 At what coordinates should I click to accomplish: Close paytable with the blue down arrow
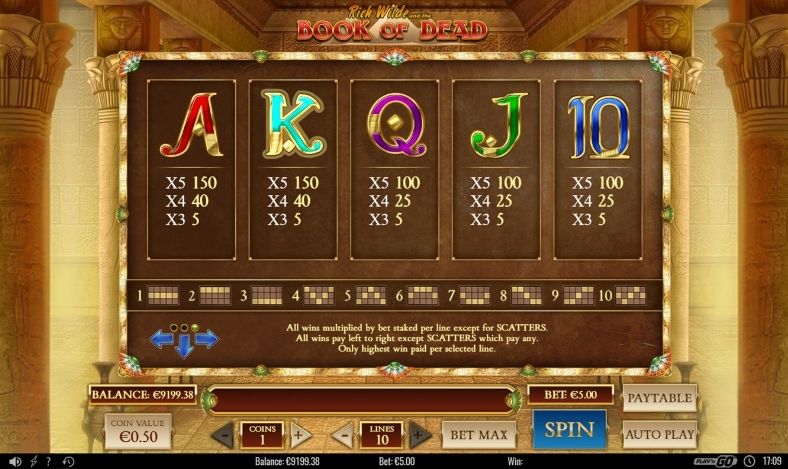pyautogui.click(x=184, y=347)
